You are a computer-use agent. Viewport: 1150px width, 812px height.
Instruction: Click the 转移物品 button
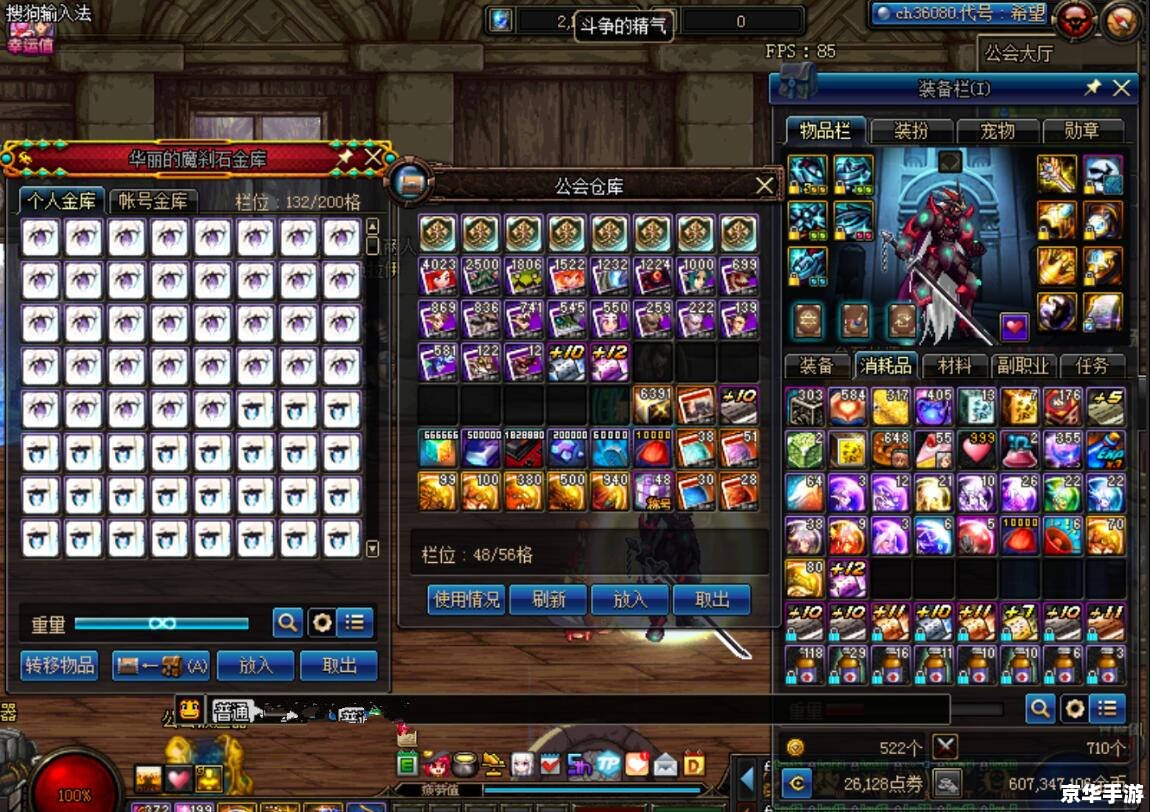59,665
